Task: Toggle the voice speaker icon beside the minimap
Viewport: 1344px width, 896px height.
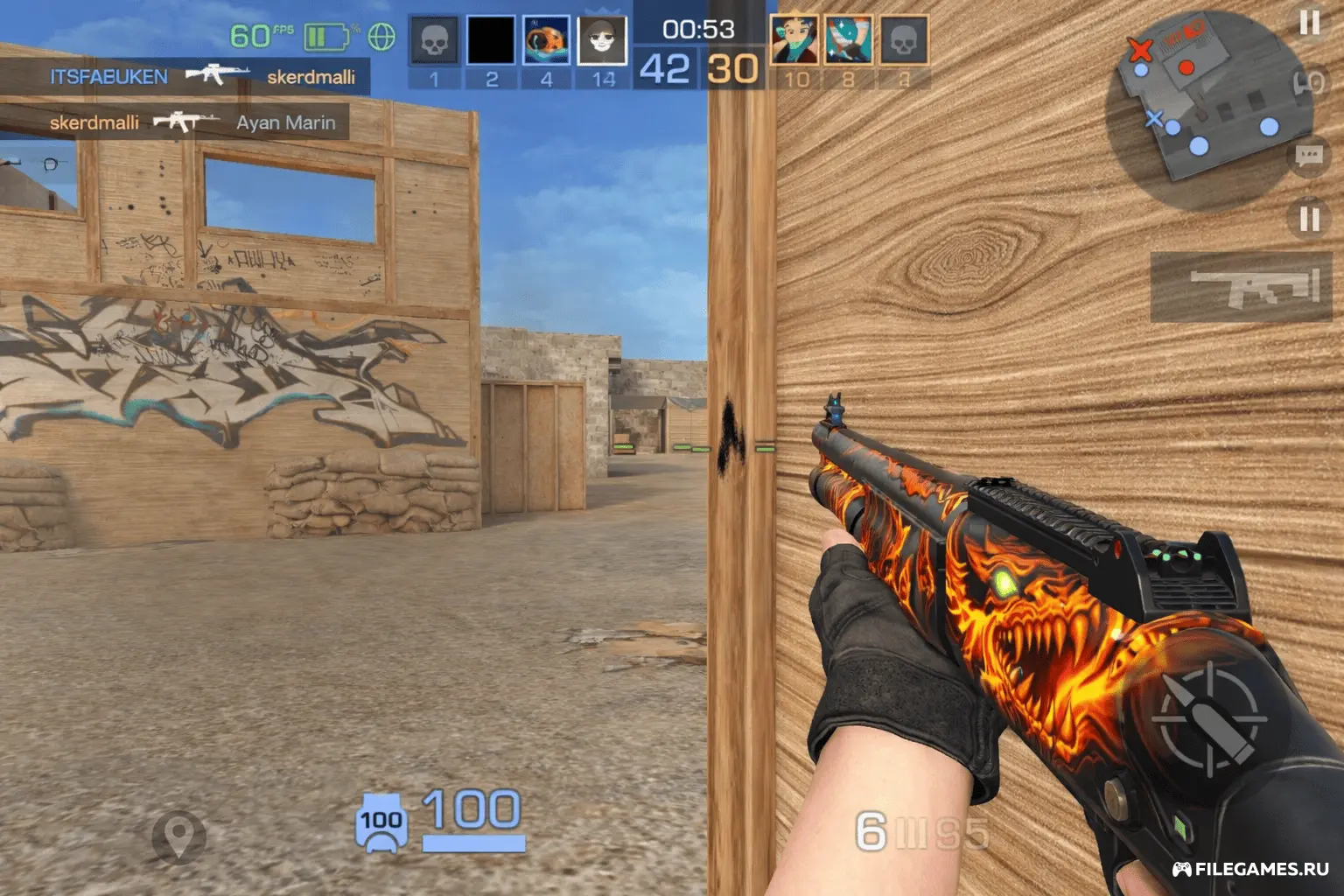Action: click(1310, 84)
